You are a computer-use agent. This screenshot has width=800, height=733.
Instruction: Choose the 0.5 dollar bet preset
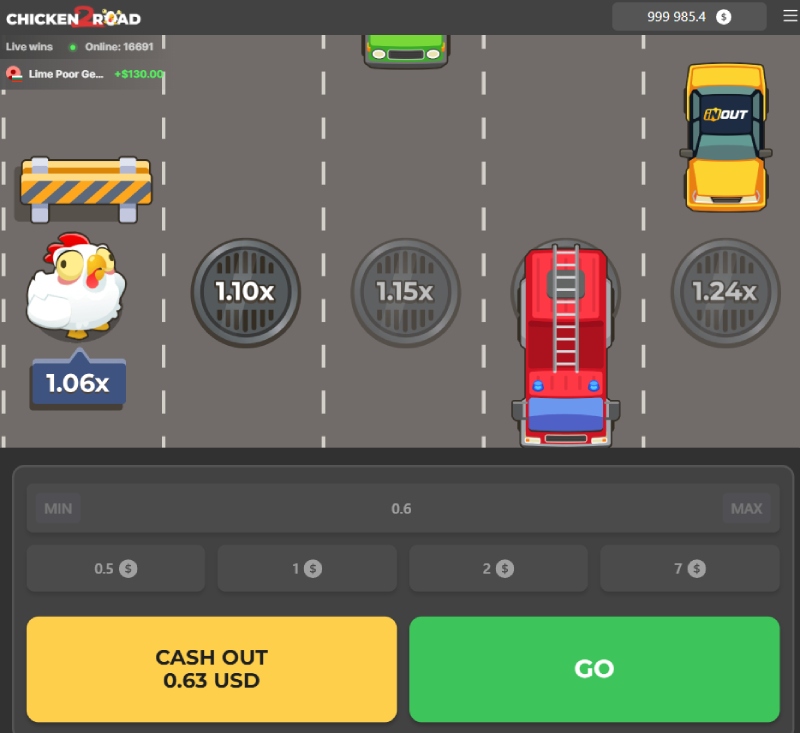116,568
